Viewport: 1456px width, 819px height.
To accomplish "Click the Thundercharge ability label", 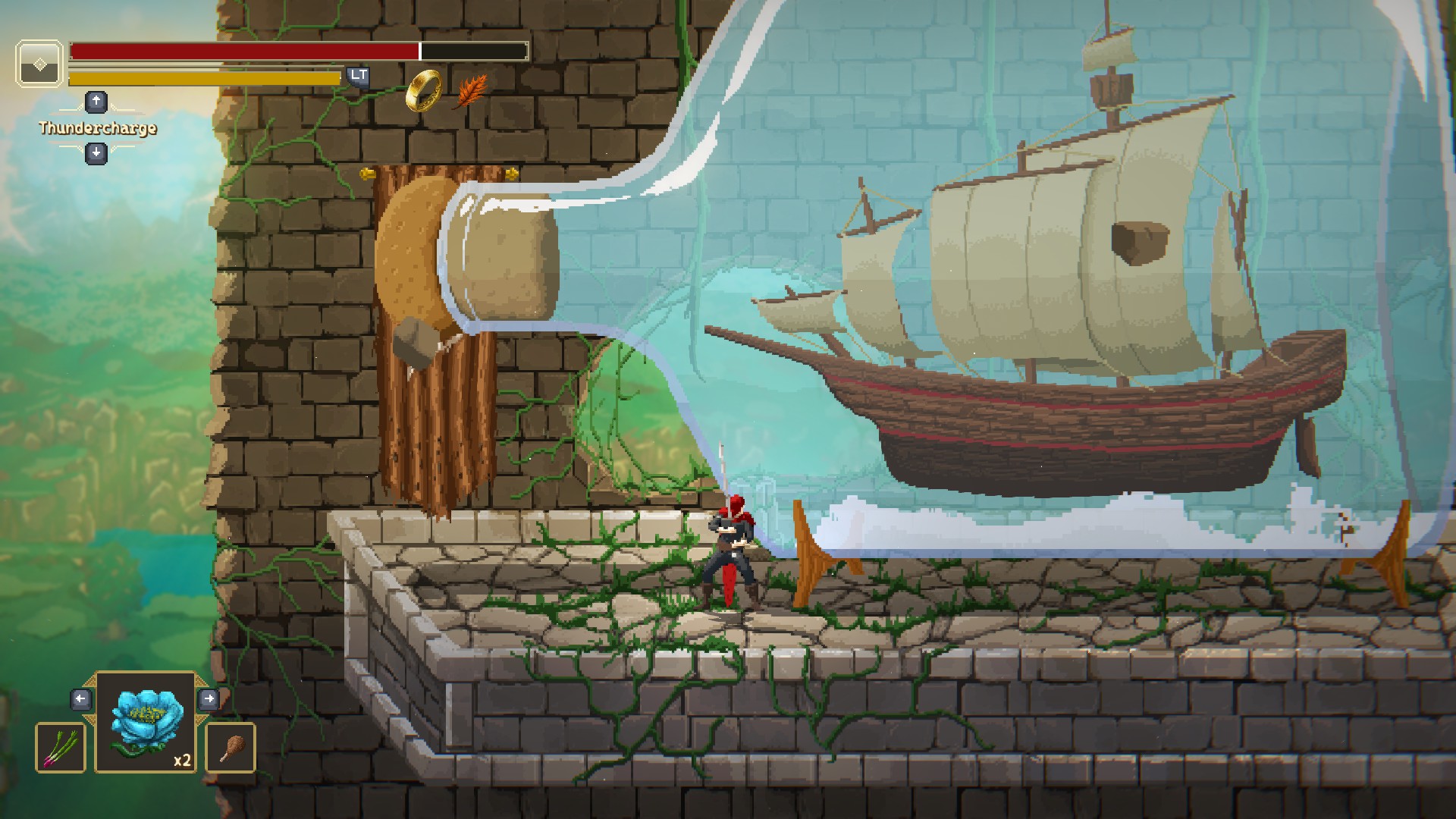I will point(98,127).
